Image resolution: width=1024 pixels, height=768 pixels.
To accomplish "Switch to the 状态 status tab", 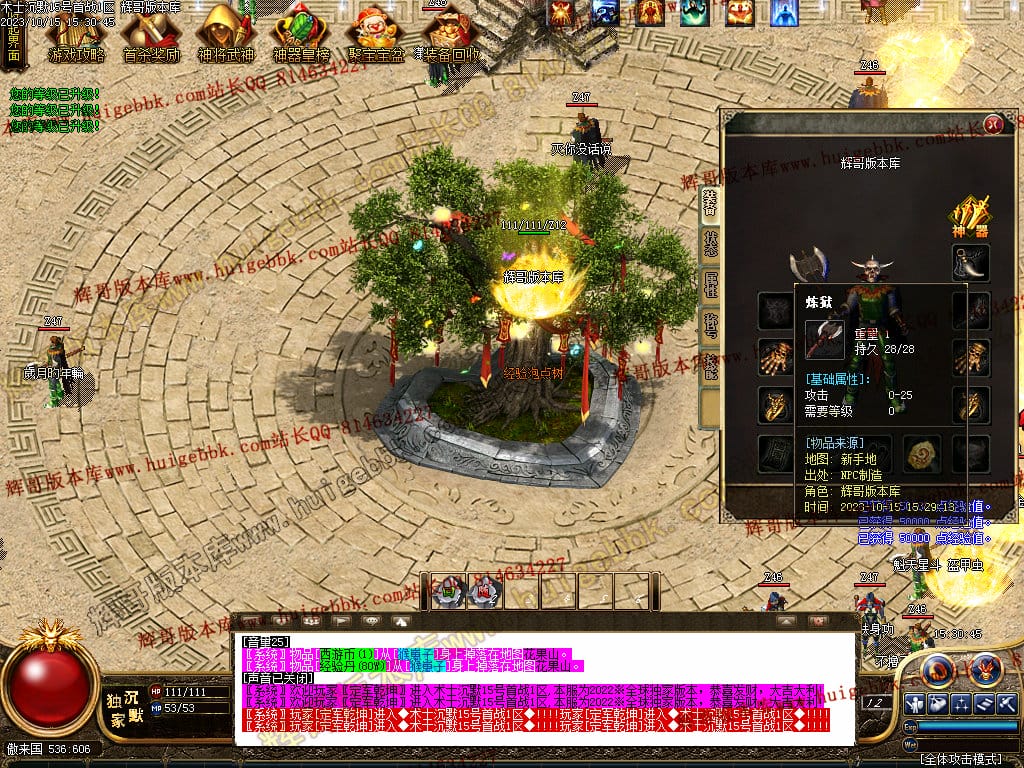I will [710, 246].
